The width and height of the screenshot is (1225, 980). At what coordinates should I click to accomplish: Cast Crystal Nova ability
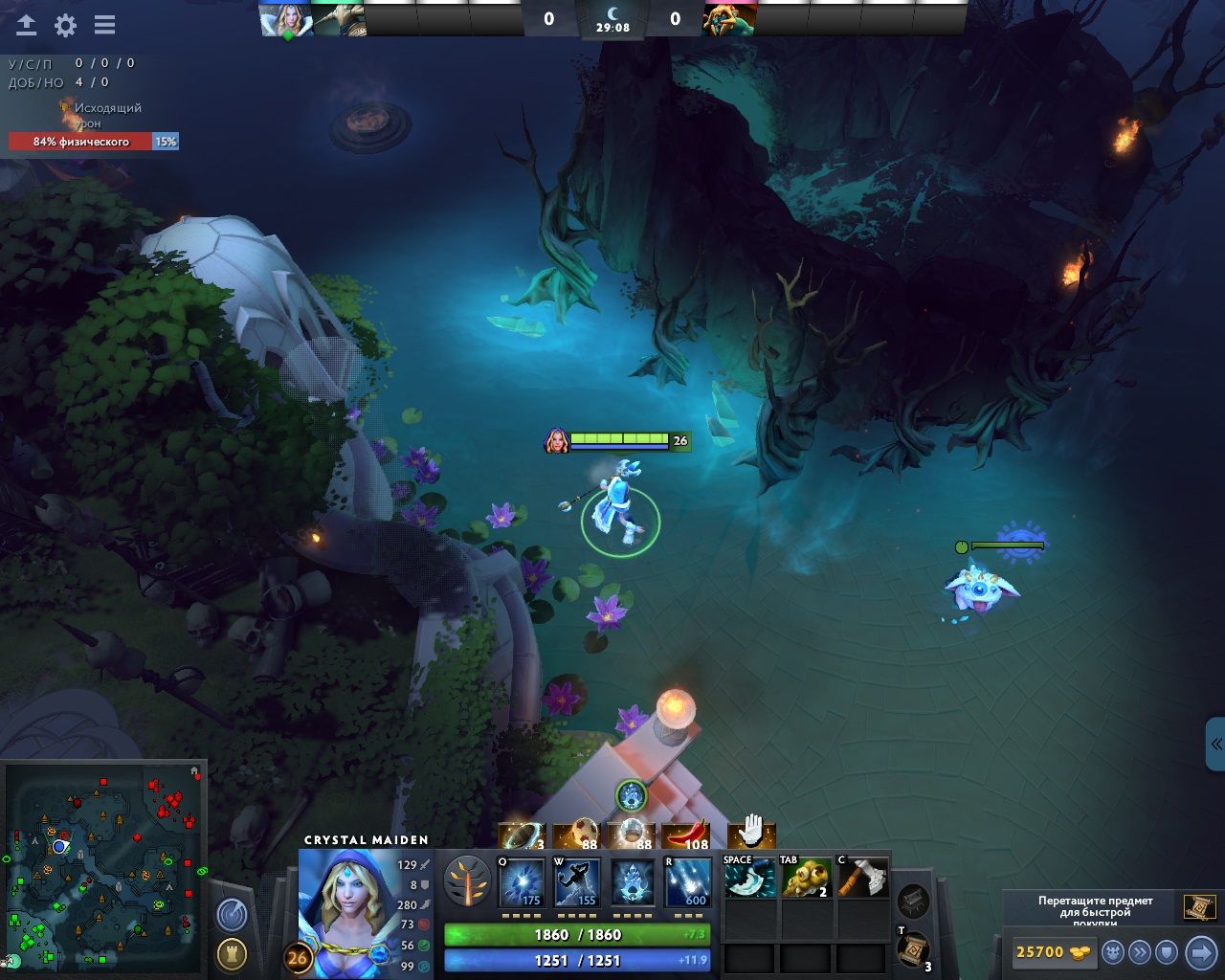point(523,882)
